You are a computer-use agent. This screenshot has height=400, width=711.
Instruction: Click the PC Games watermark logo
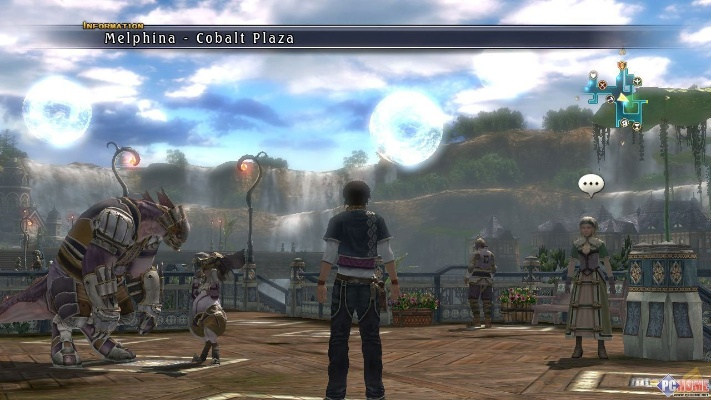680,384
